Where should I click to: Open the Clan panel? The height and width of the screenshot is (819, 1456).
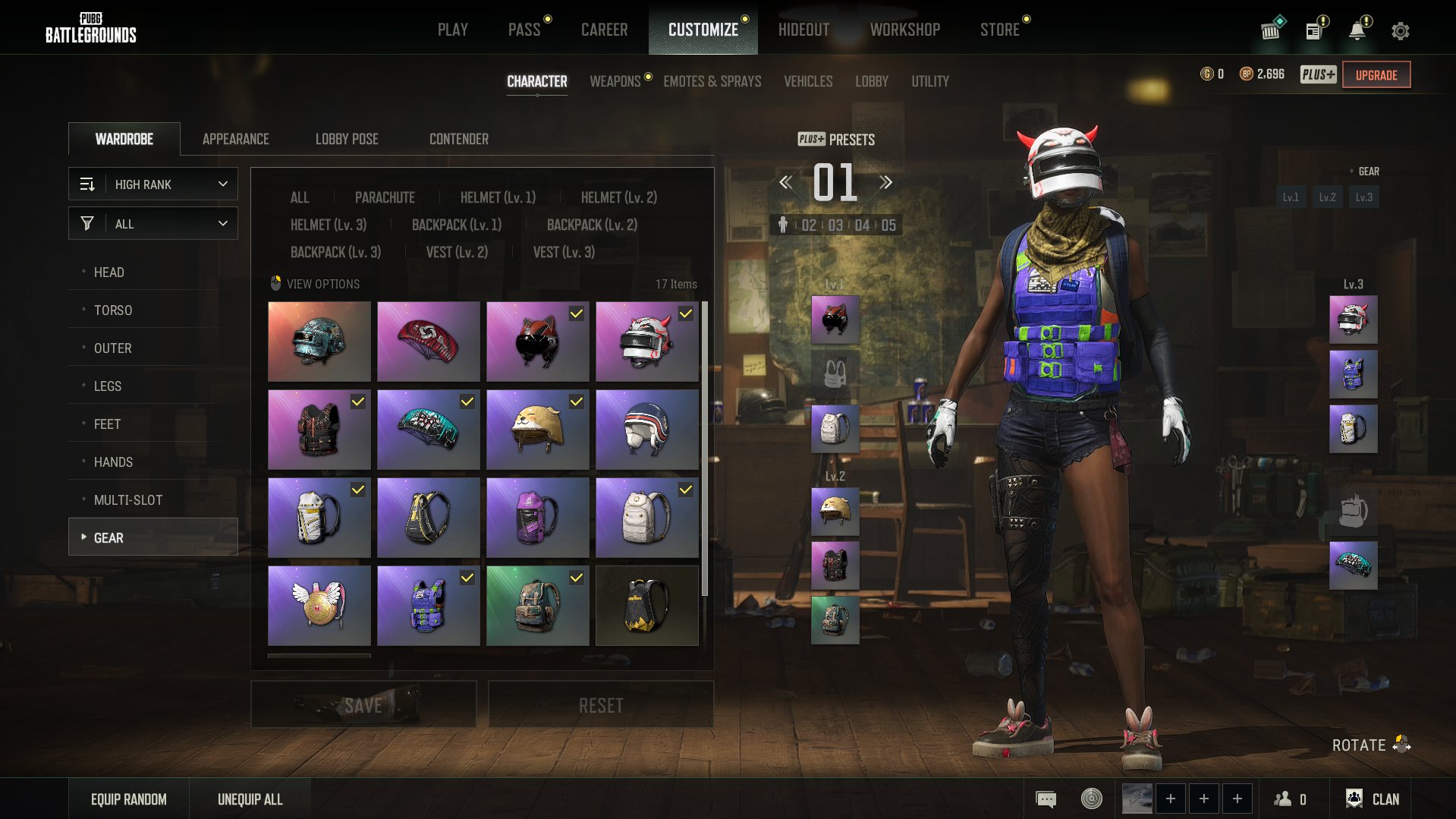[x=1373, y=799]
